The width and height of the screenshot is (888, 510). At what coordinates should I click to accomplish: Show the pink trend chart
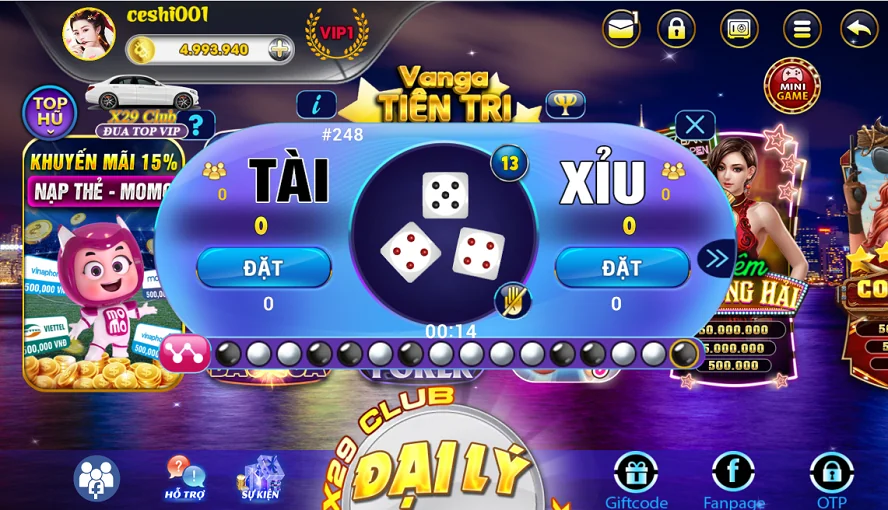pos(186,353)
